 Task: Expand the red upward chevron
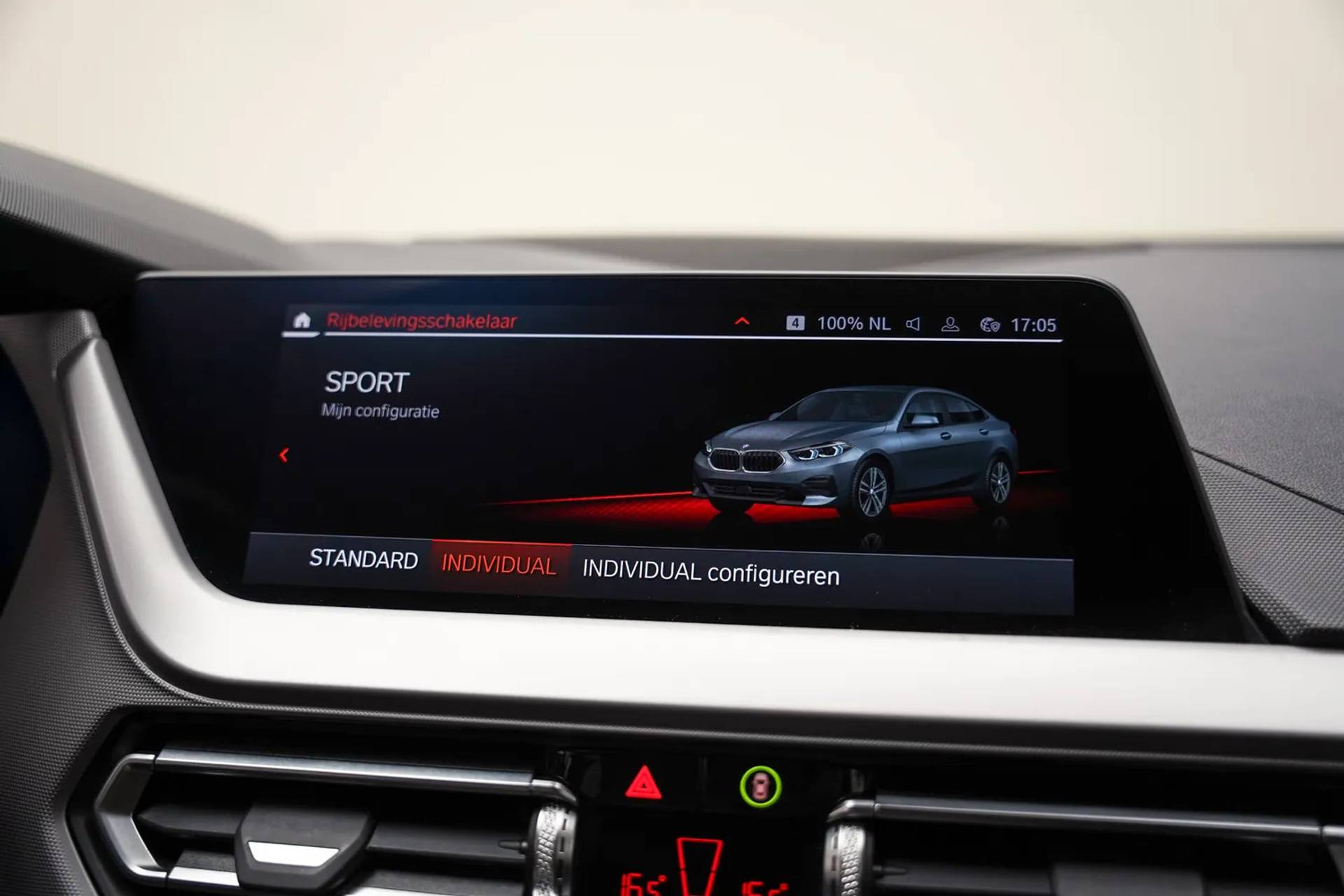(742, 321)
